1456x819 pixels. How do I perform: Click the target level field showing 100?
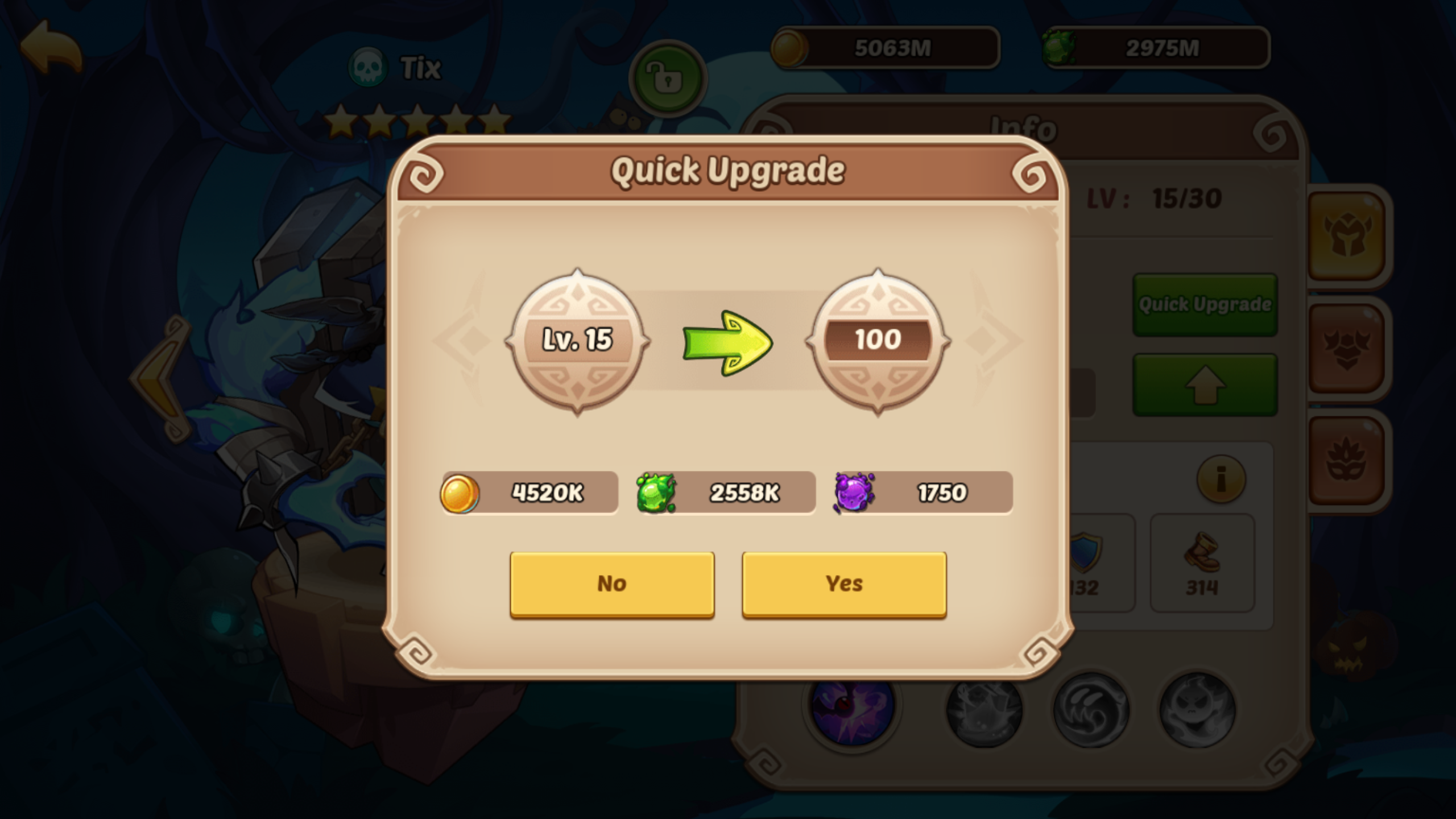pyautogui.click(x=879, y=340)
